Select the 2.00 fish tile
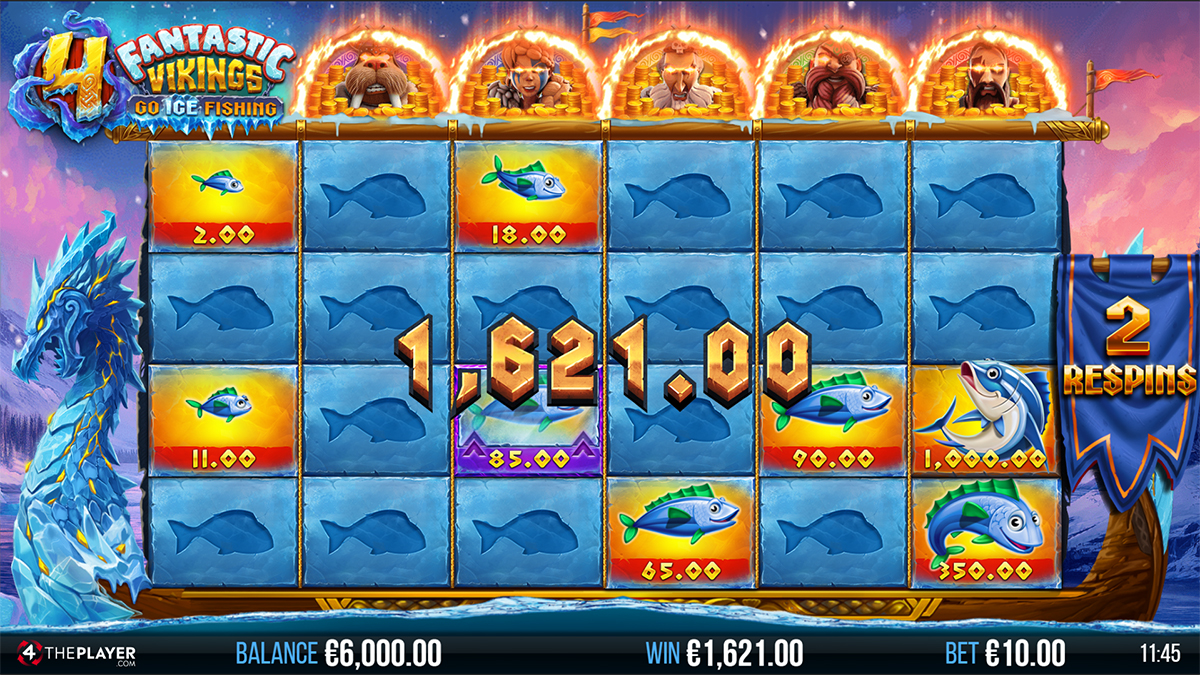Image resolution: width=1200 pixels, height=675 pixels. (x=222, y=196)
